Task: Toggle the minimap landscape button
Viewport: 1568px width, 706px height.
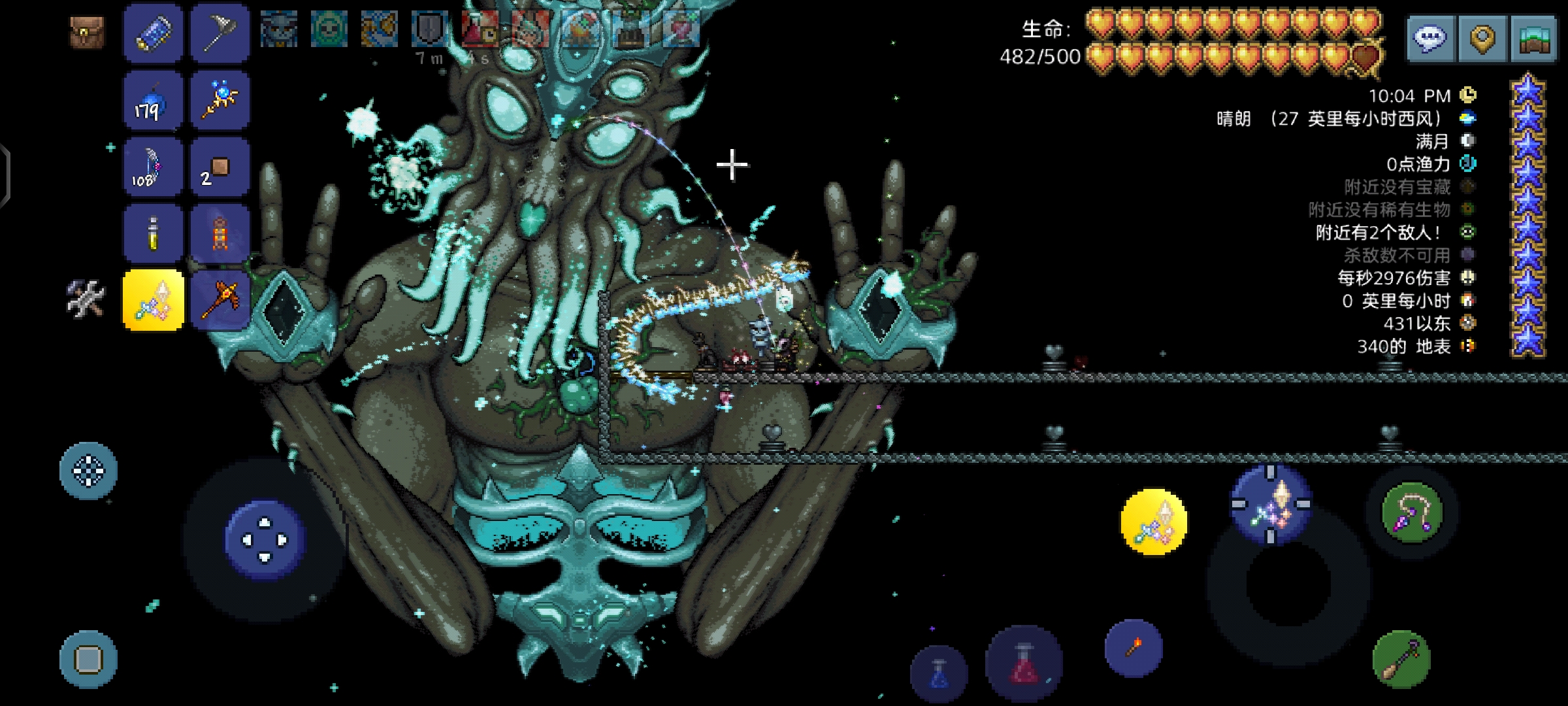Action: click(x=1533, y=38)
